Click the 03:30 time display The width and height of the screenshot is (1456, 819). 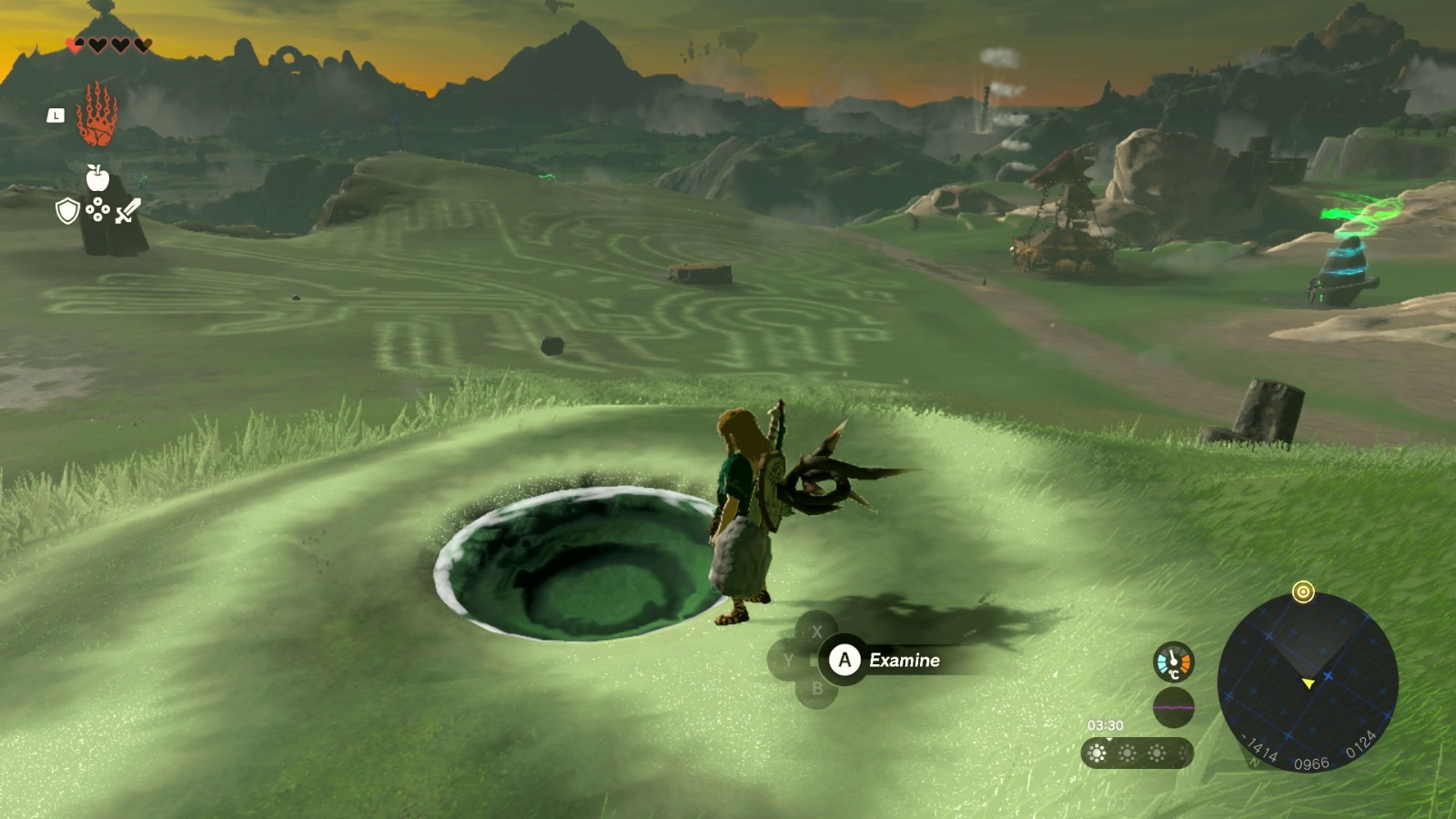(x=1105, y=723)
